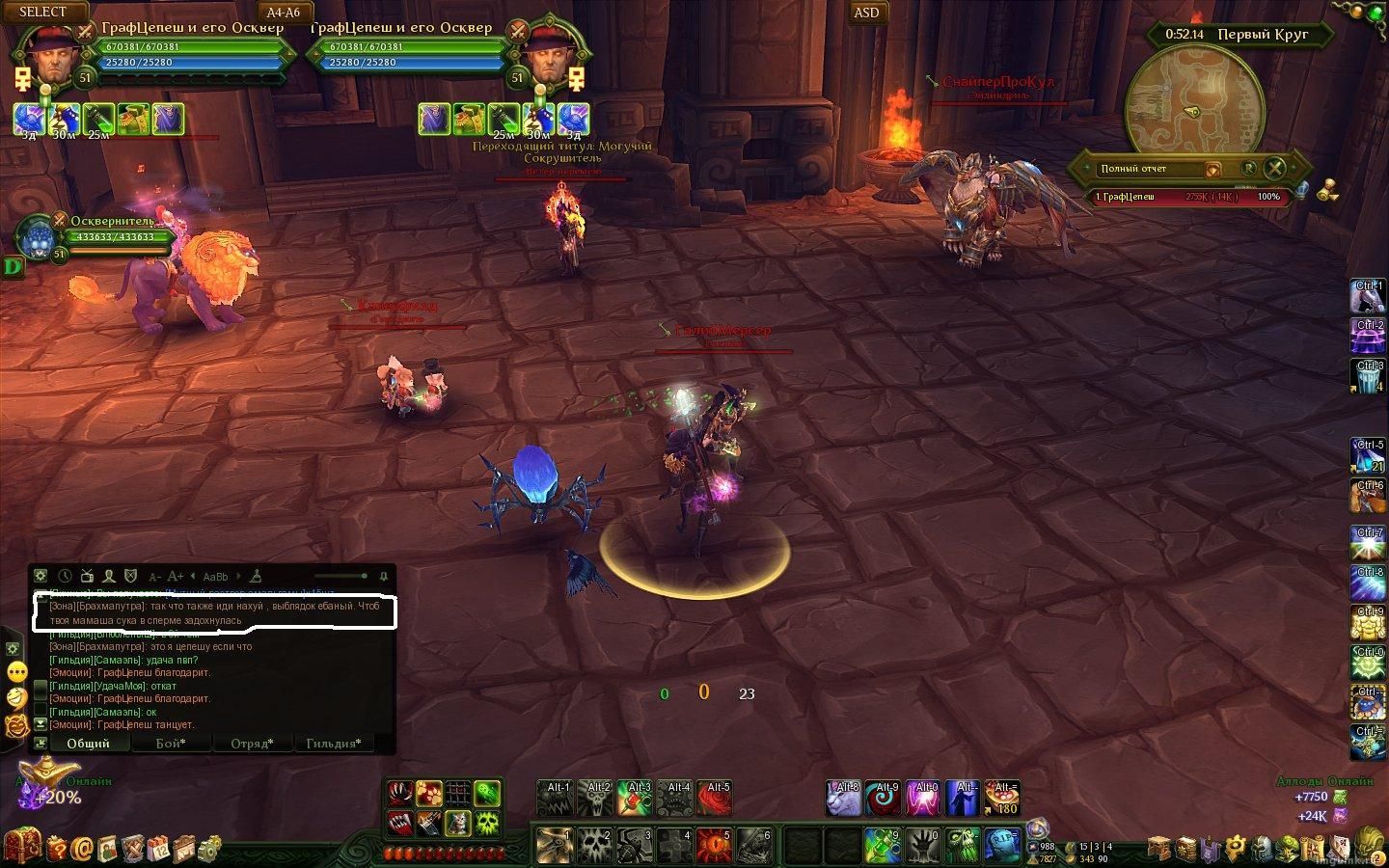The image size is (1389, 868).
Task: Decrease chat font size with A-
Action: [154, 577]
